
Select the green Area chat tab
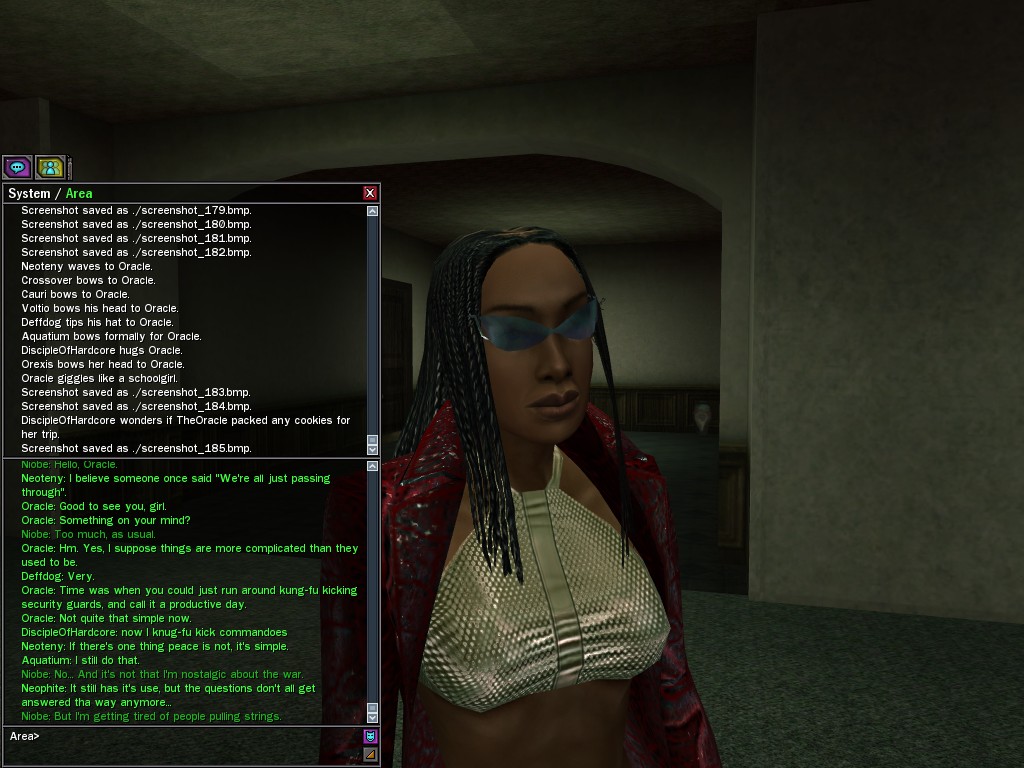[x=79, y=193]
